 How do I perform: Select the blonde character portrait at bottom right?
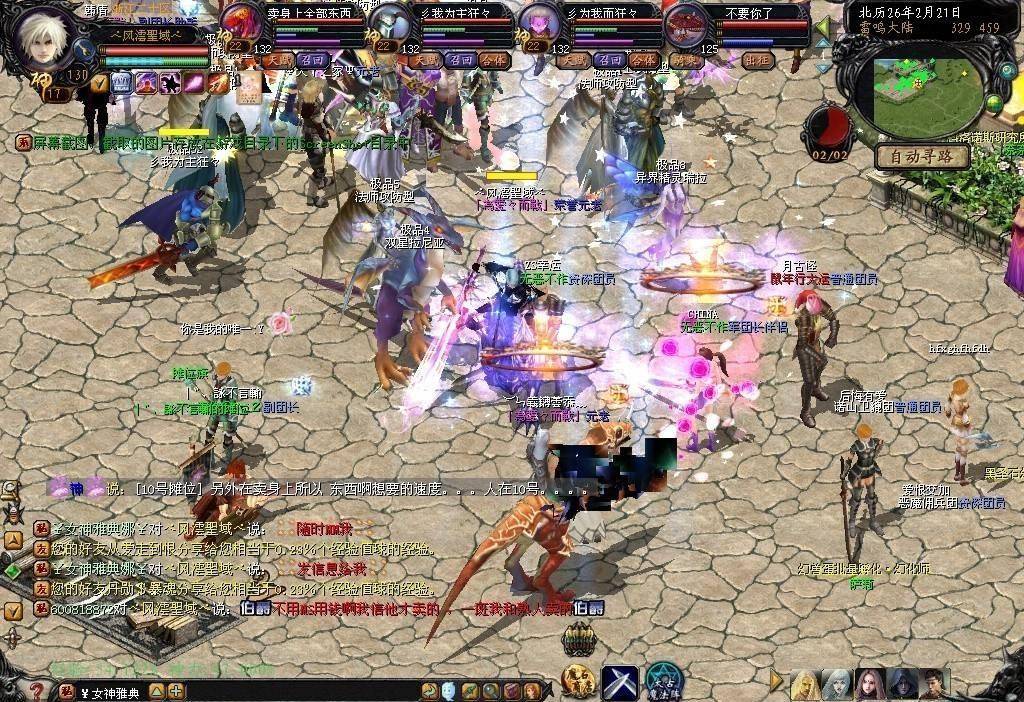(x=804, y=684)
